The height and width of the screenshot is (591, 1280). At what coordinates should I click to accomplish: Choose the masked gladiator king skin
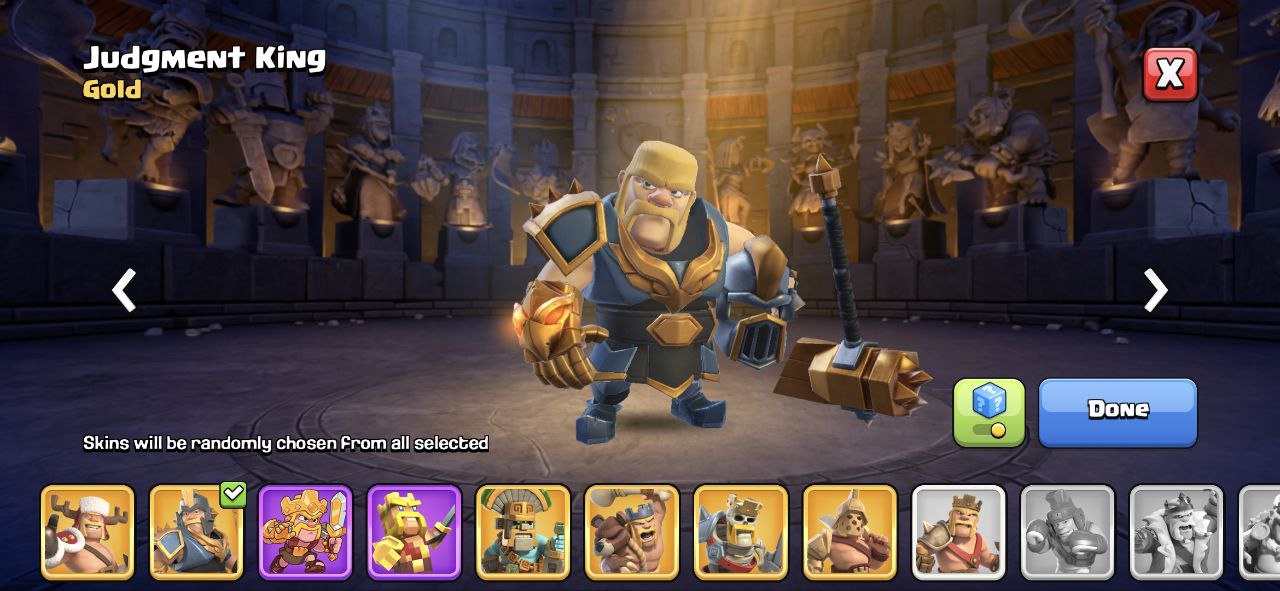tap(850, 532)
